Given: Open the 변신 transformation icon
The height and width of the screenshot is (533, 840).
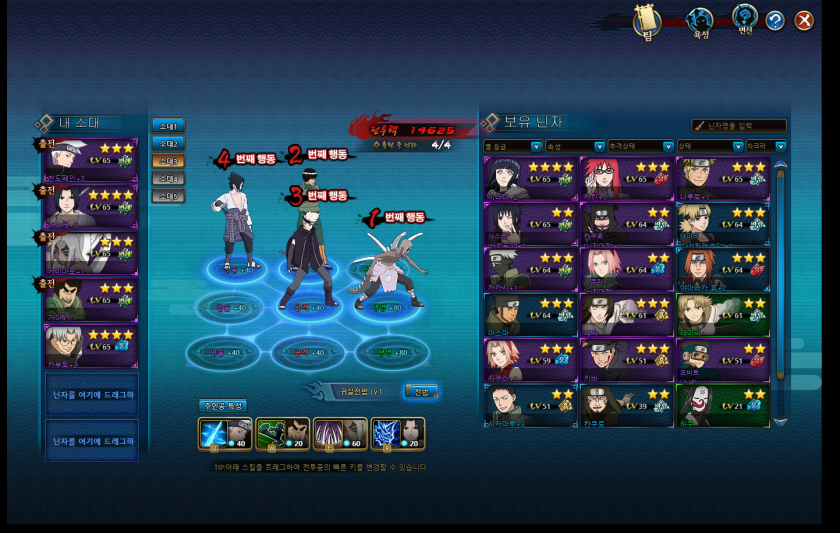Looking at the screenshot, I should pyautogui.click(x=745, y=19).
